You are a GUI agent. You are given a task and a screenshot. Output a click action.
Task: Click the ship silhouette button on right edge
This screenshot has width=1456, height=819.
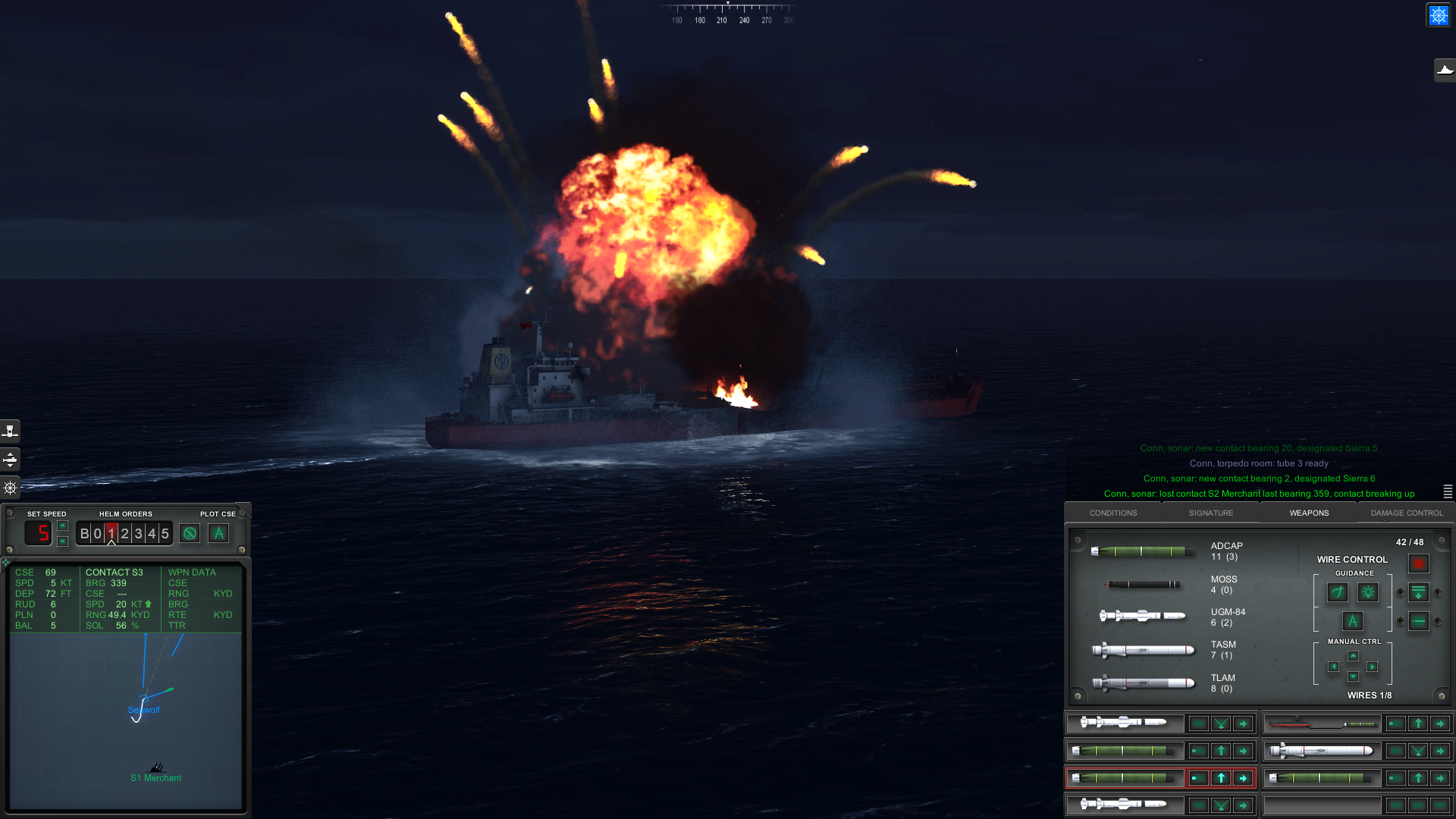(1445, 71)
